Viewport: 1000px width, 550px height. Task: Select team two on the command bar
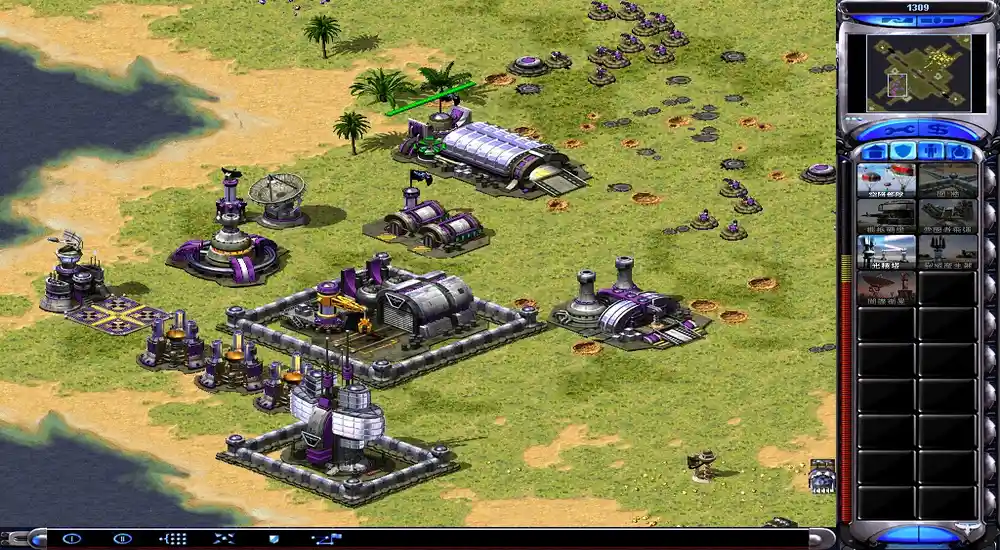(122, 538)
